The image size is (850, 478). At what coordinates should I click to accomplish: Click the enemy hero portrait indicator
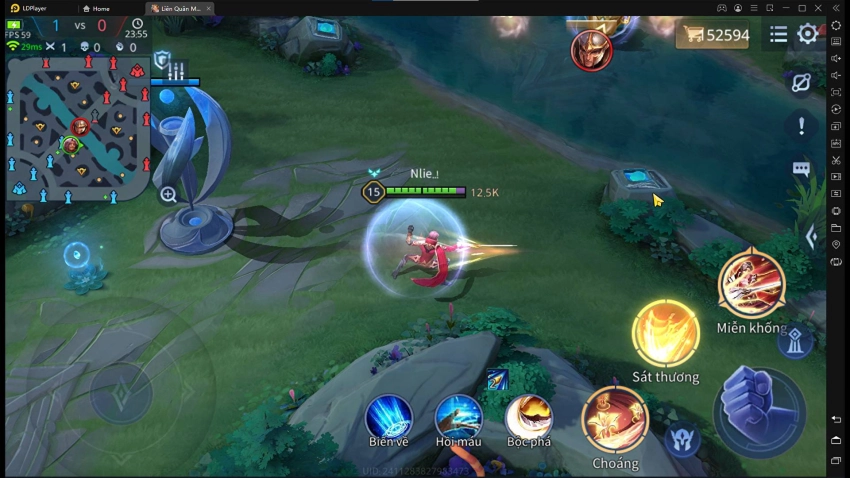point(591,50)
